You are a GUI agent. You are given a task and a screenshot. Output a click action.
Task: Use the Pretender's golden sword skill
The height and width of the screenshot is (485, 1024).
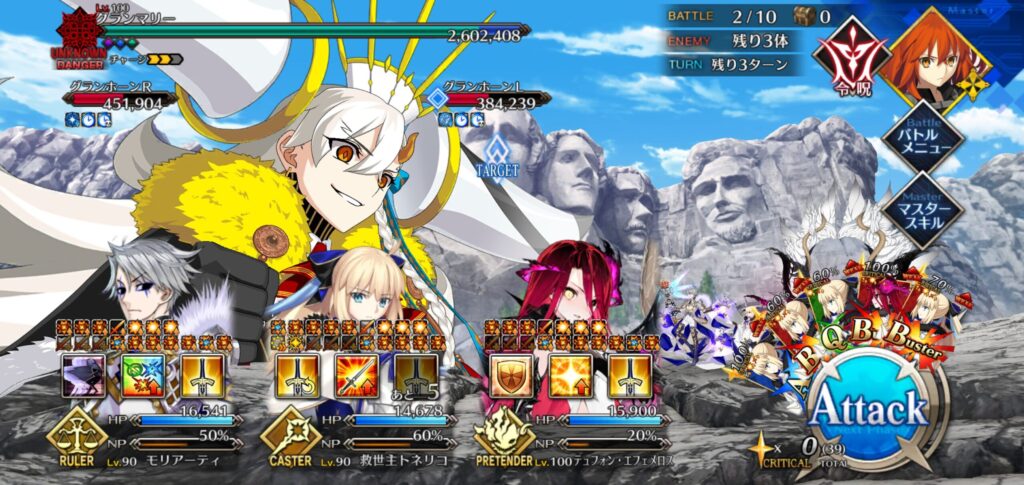point(628,374)
